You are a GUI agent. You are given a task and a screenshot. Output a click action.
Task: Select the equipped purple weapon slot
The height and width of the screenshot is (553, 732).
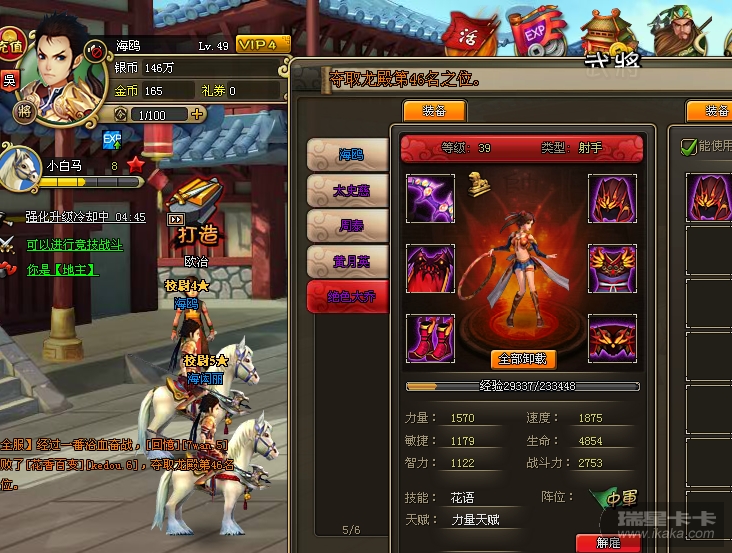[x=430, y=198]
